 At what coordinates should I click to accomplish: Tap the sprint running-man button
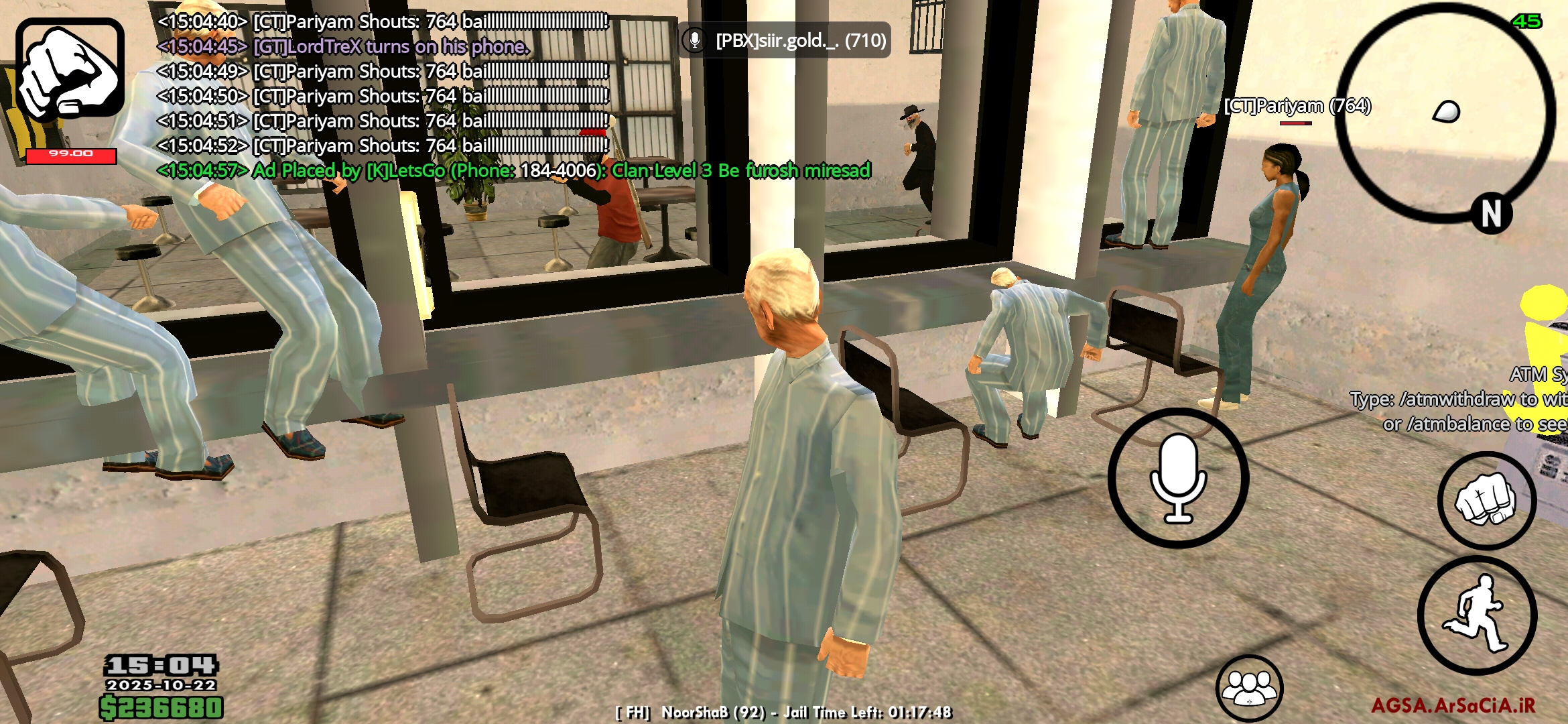1477,615
